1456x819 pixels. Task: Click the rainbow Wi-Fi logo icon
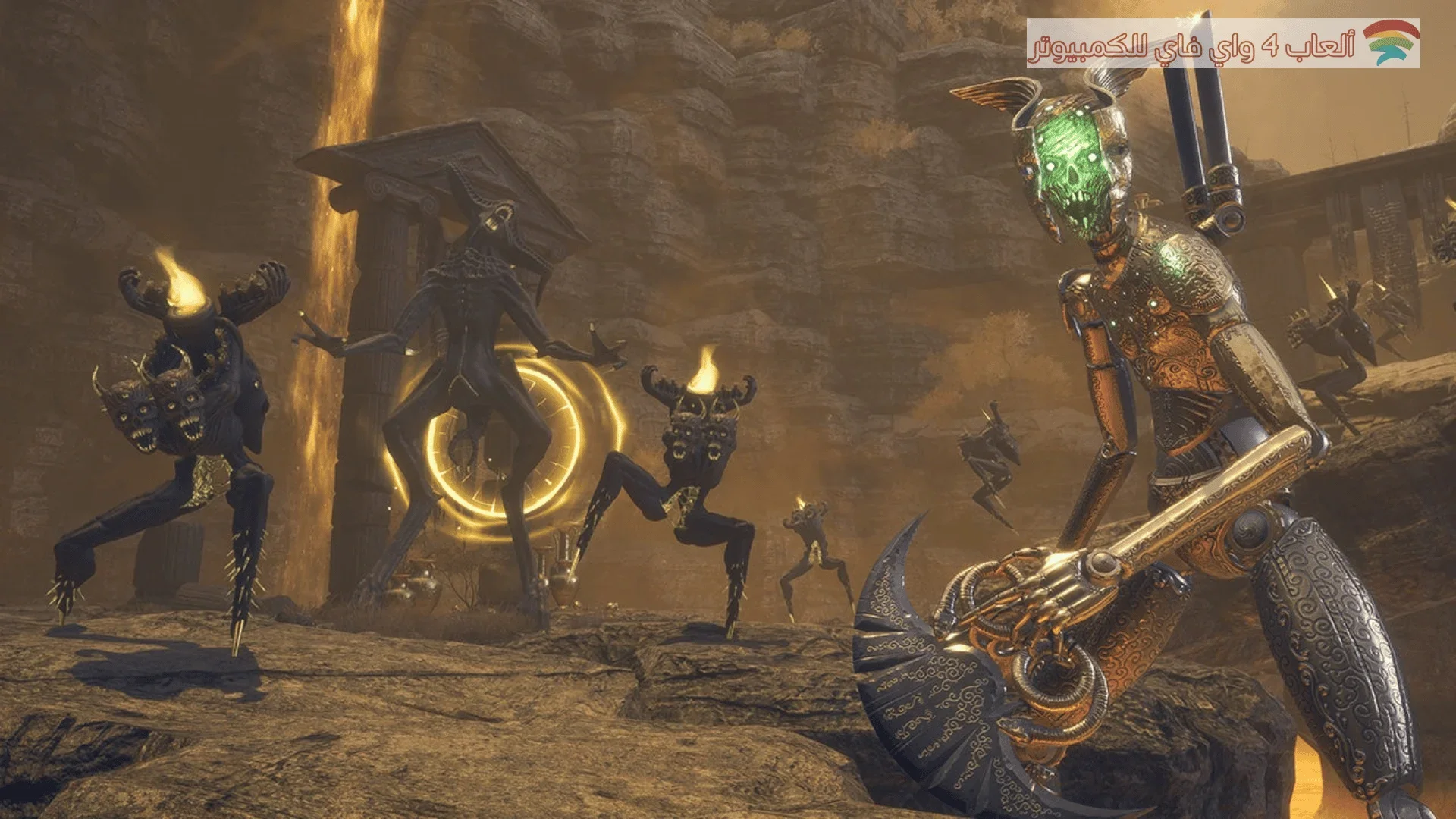pyautogui.click(x=1391, y=42)
